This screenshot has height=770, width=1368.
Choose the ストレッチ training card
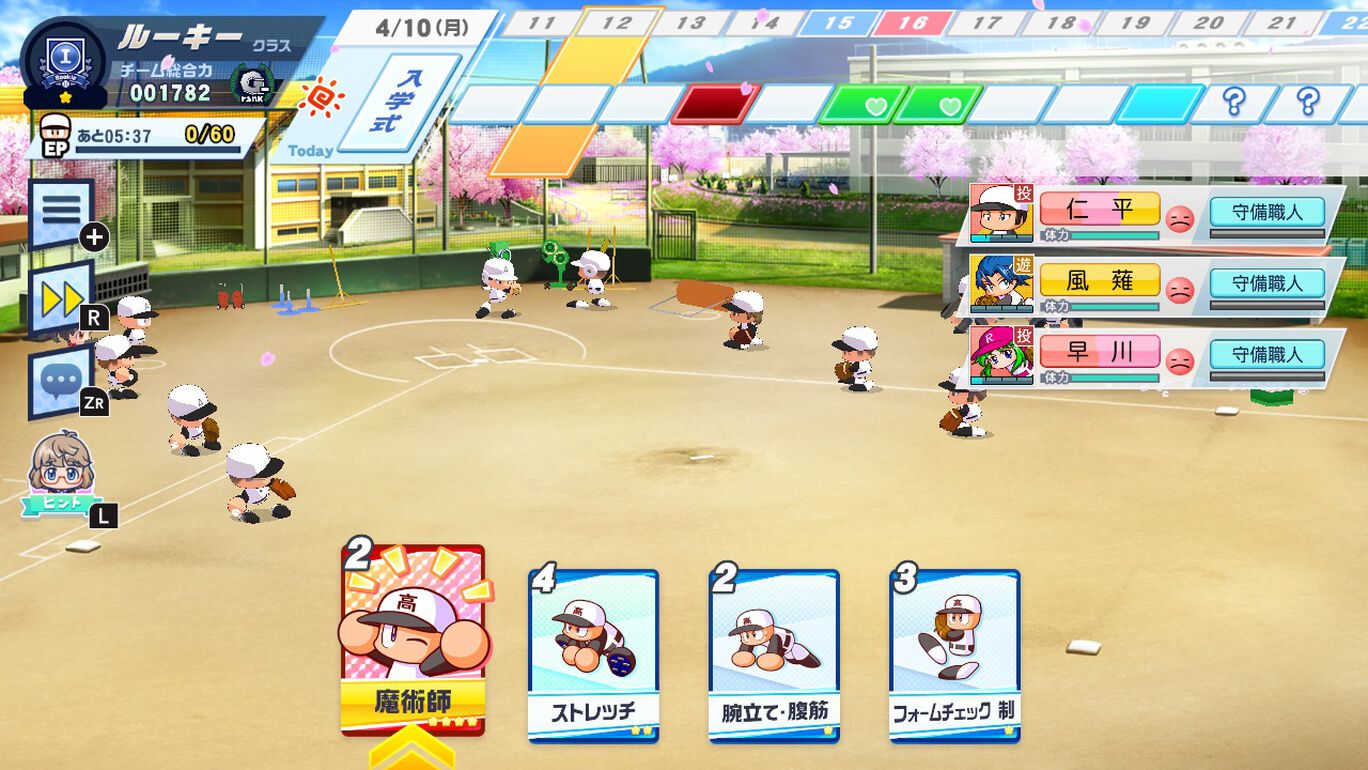pyautogui.click(x=593, y=655)
